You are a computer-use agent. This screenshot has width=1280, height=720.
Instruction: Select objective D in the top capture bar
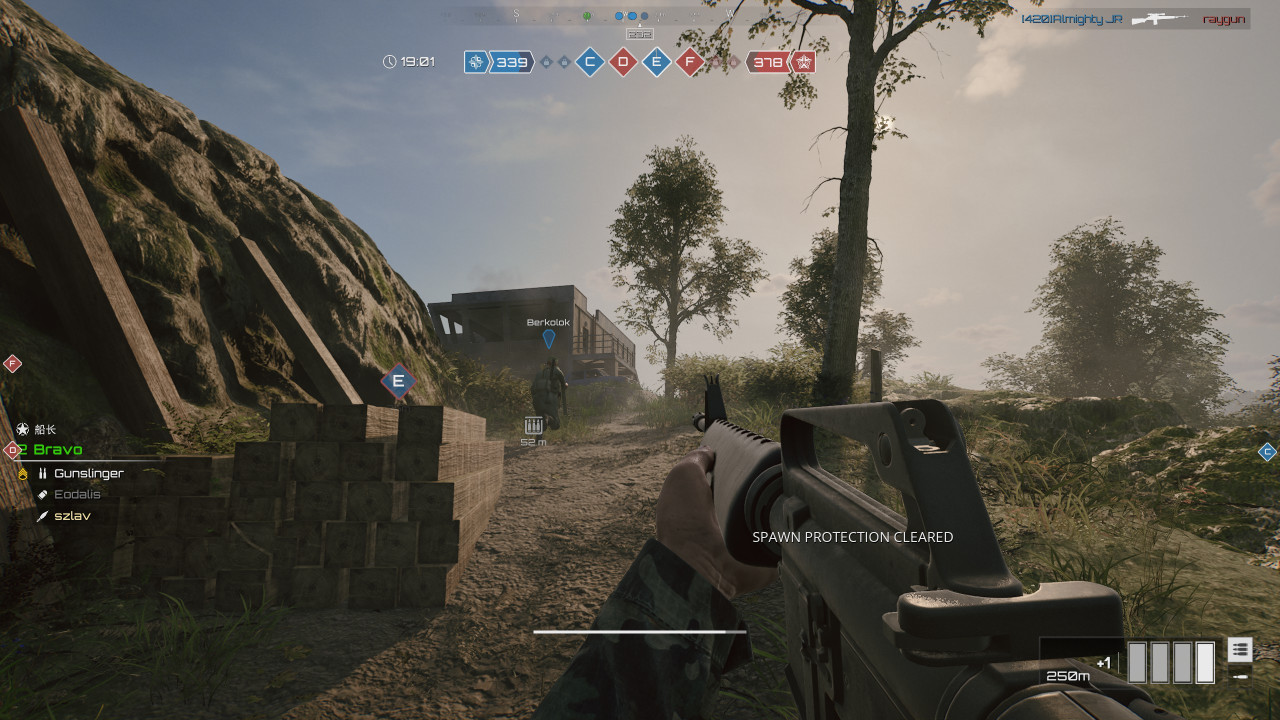coord(623,63)
